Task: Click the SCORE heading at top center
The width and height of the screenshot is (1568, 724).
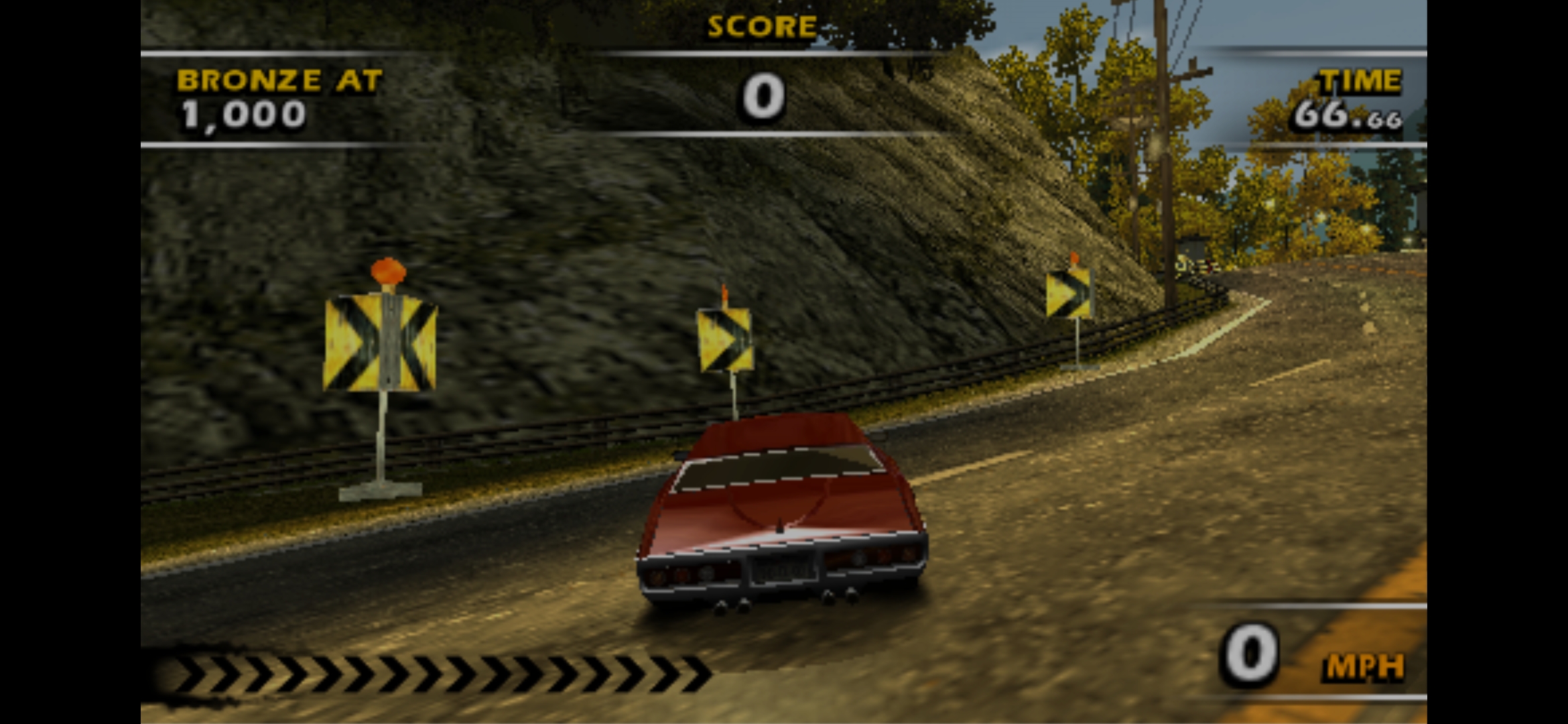Action: tap(761, 27)
